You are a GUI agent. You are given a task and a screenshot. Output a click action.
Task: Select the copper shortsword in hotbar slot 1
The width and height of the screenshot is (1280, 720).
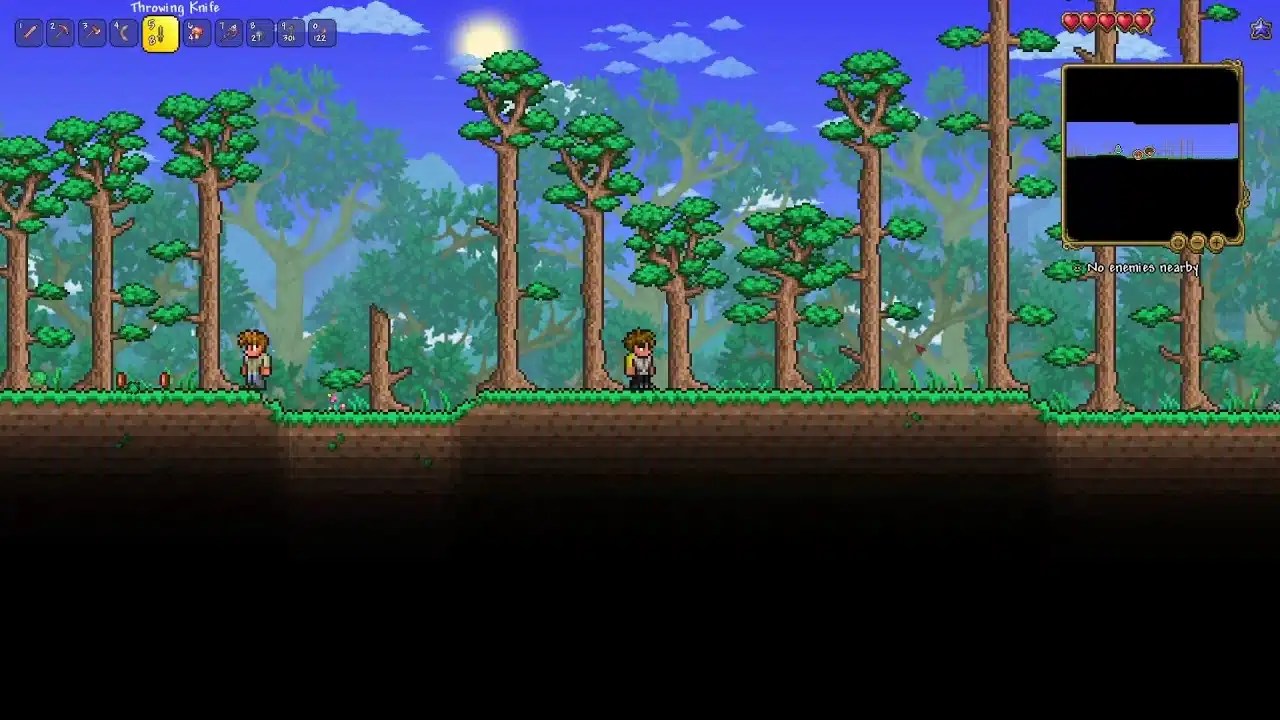(29, 32)
